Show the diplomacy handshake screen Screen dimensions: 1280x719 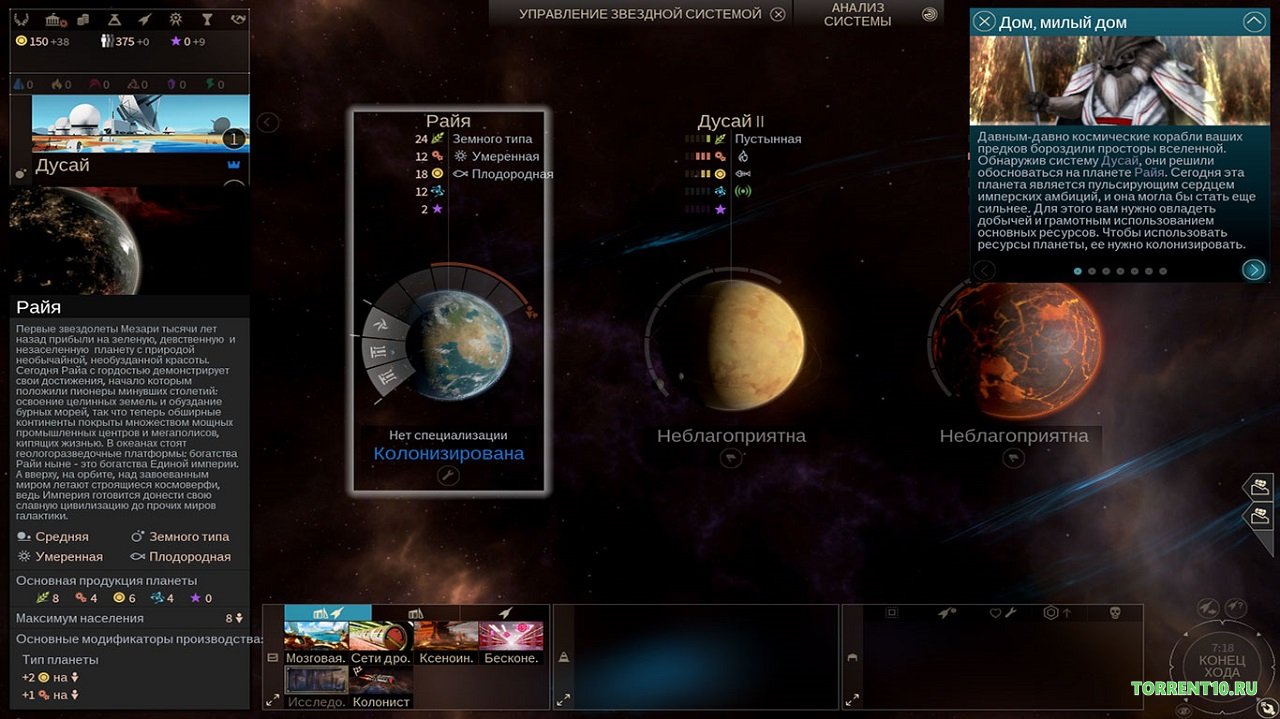238,19
